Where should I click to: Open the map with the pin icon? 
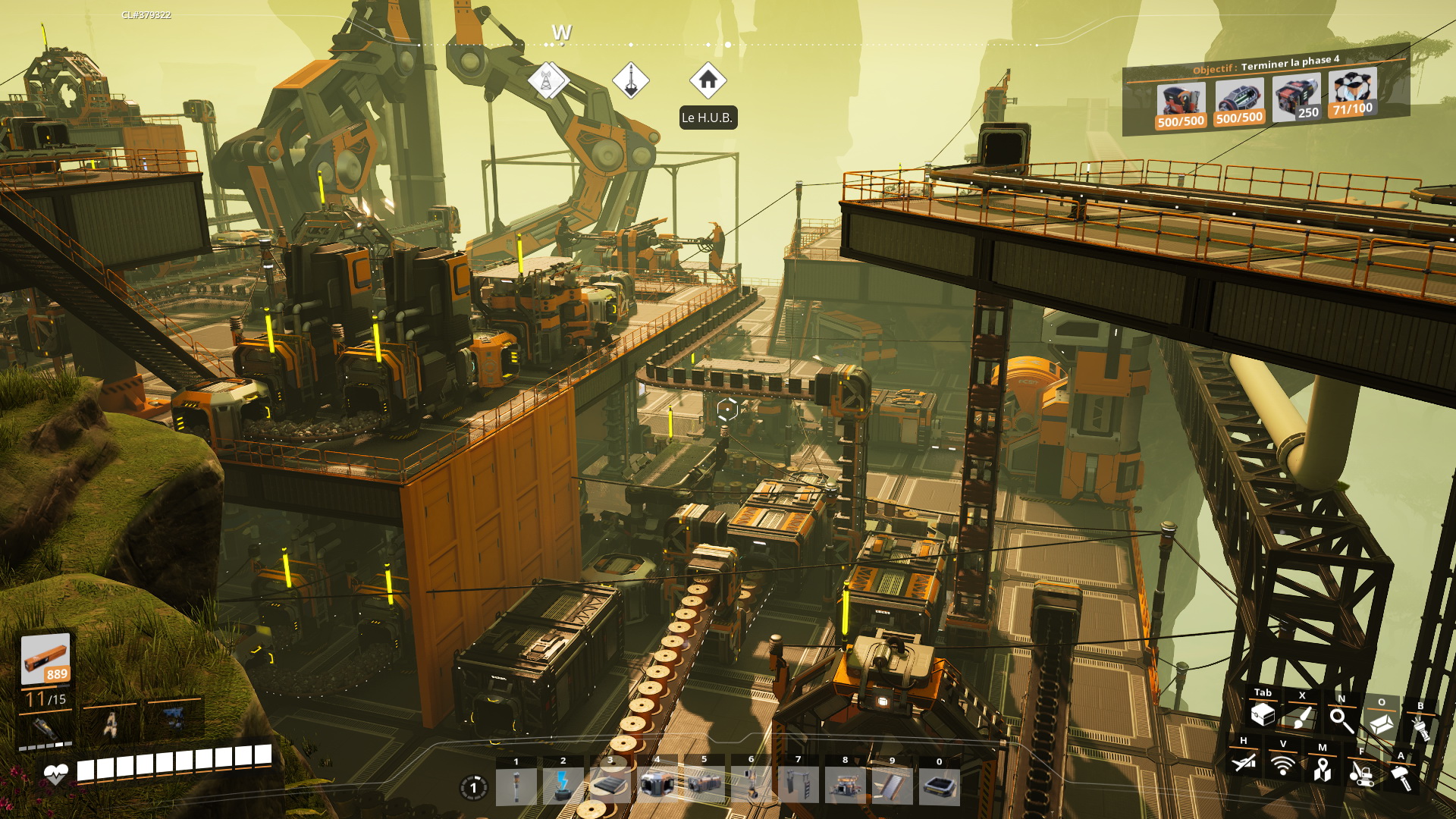1323,769
